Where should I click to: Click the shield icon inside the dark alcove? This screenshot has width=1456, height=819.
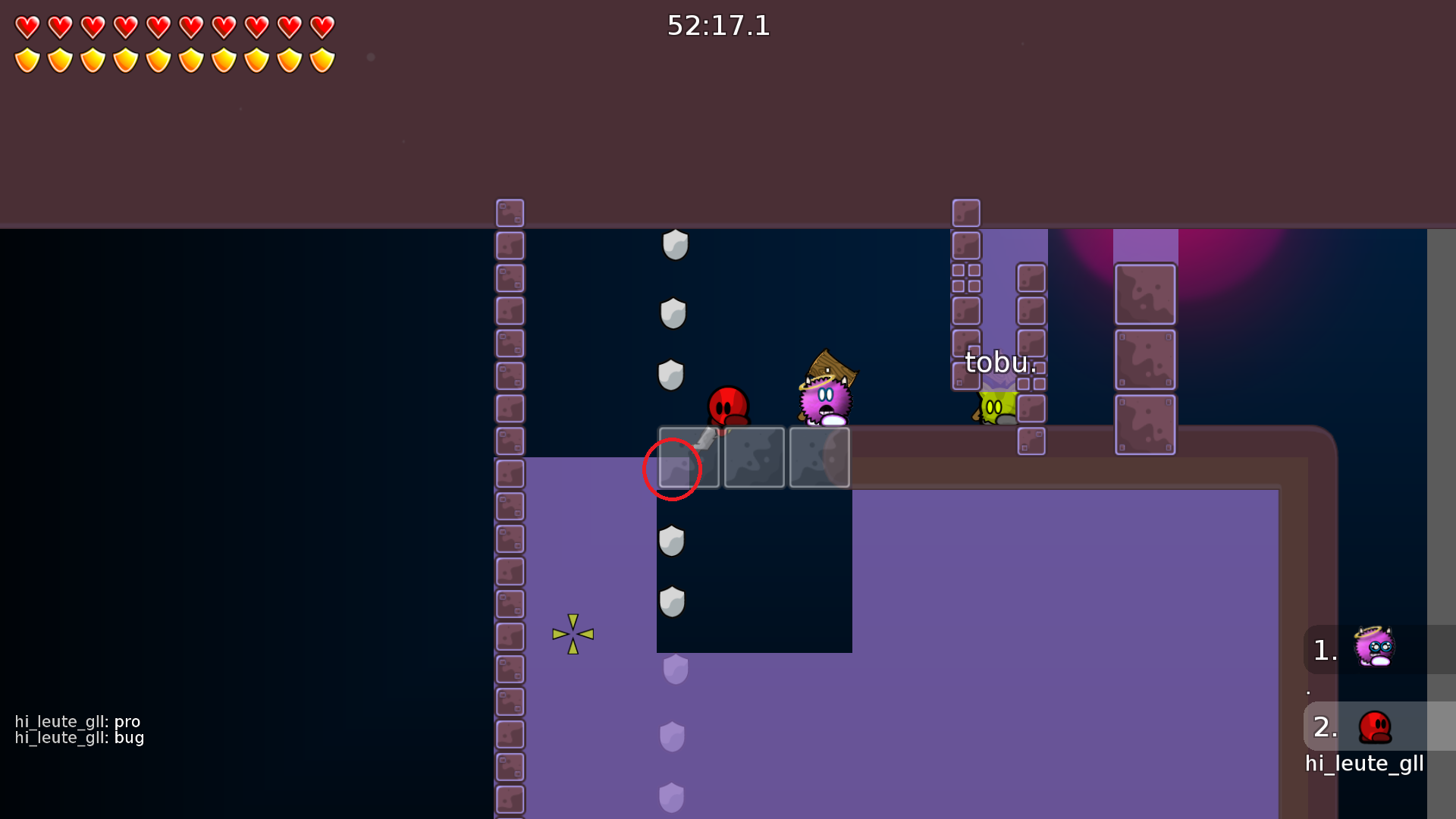(x=670, y=541)
